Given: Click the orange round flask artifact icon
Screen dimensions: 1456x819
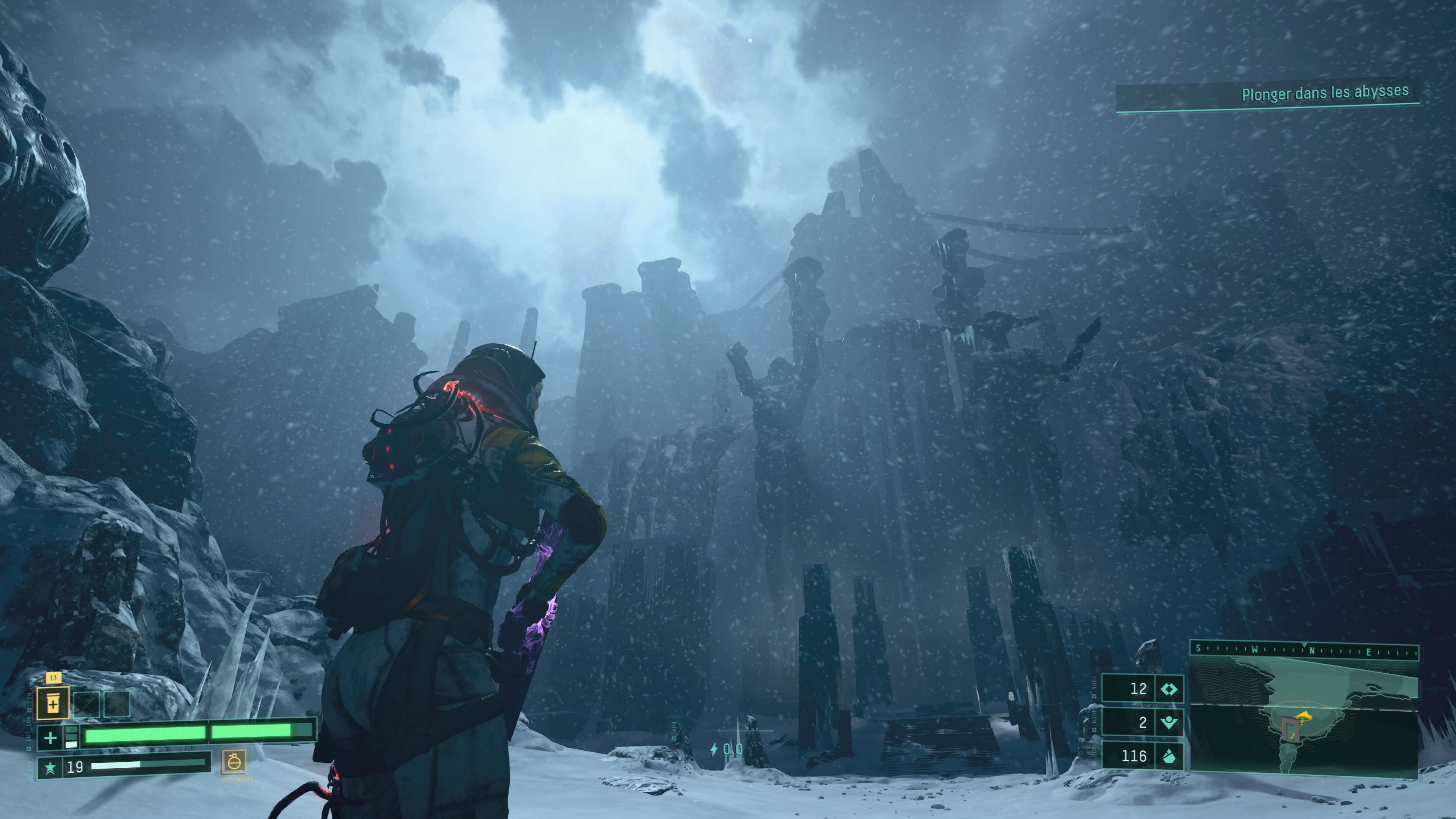Looking at the screenshot, I should (234, 761).
